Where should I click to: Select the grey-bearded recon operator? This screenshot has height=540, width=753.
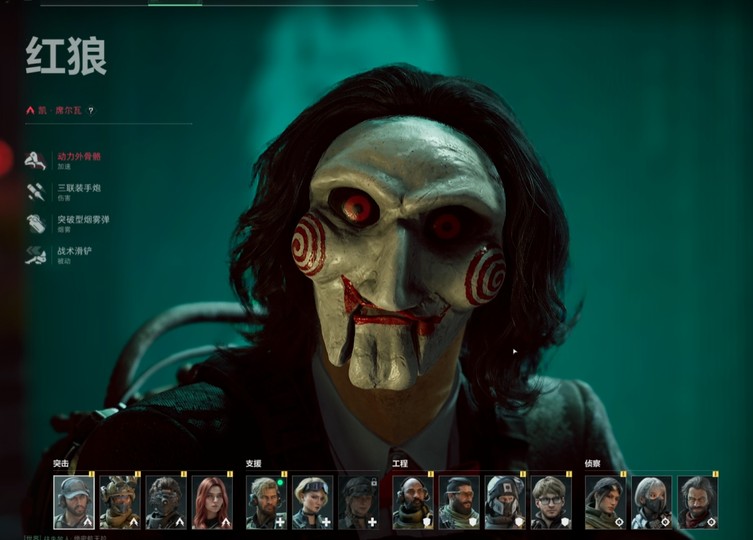click(x=697, y=501)
